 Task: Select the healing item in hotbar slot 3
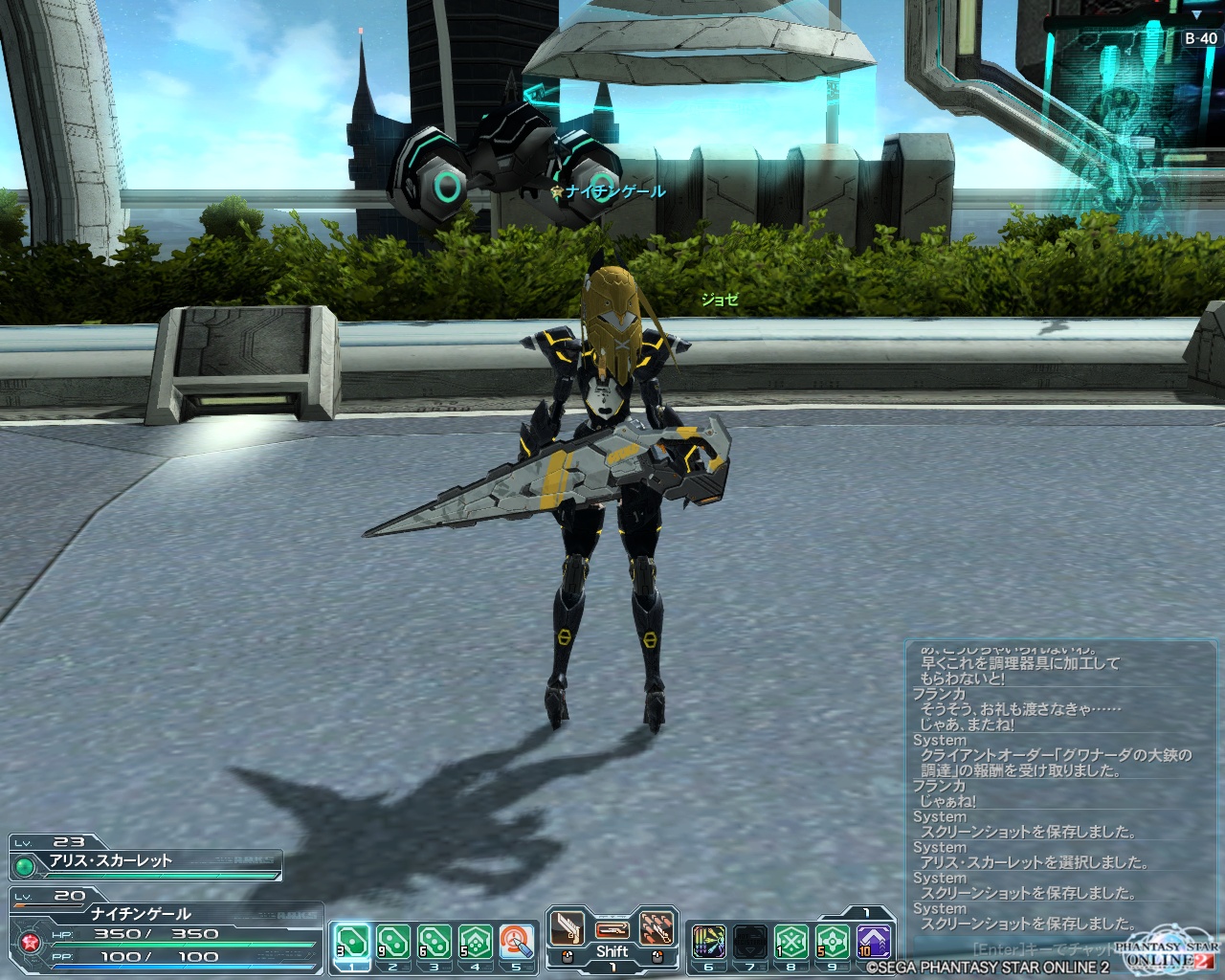434,943
